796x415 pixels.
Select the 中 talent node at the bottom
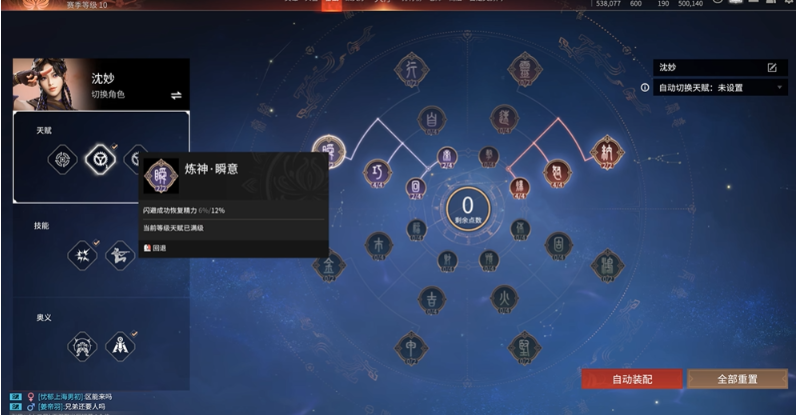410,344
